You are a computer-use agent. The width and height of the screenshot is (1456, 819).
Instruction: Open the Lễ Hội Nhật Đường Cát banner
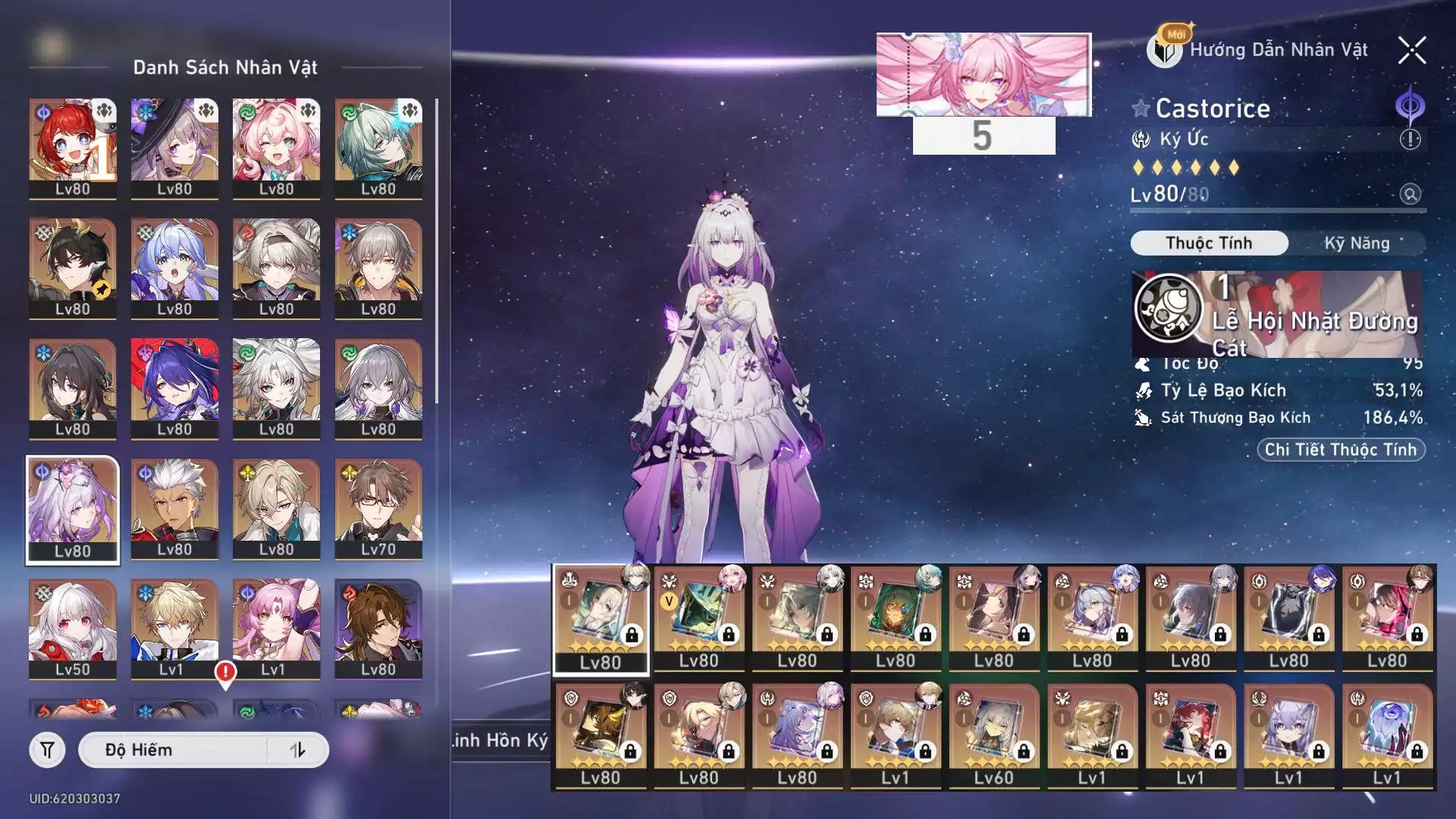tap(1277, 315)
